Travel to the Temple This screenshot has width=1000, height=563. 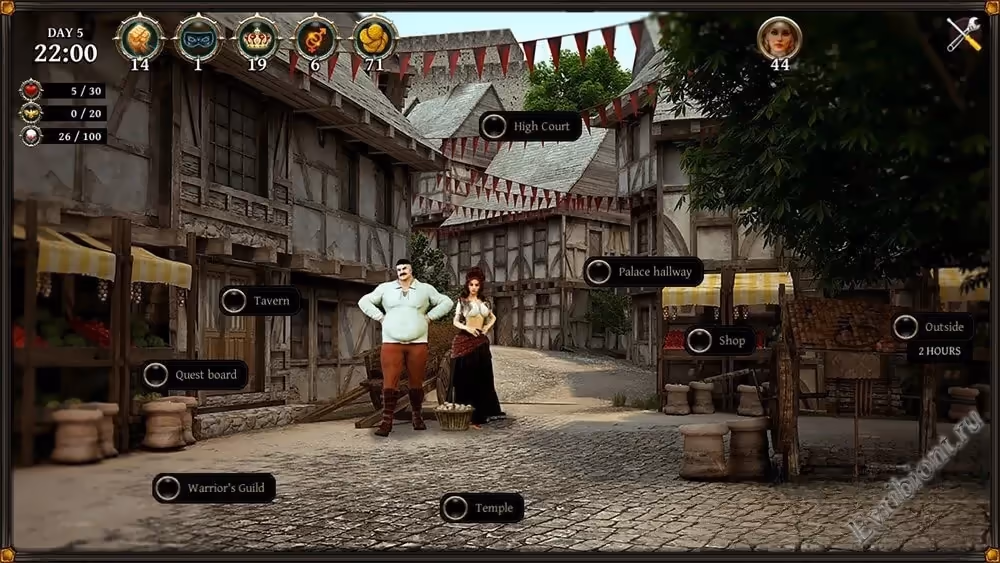point(482,508)
